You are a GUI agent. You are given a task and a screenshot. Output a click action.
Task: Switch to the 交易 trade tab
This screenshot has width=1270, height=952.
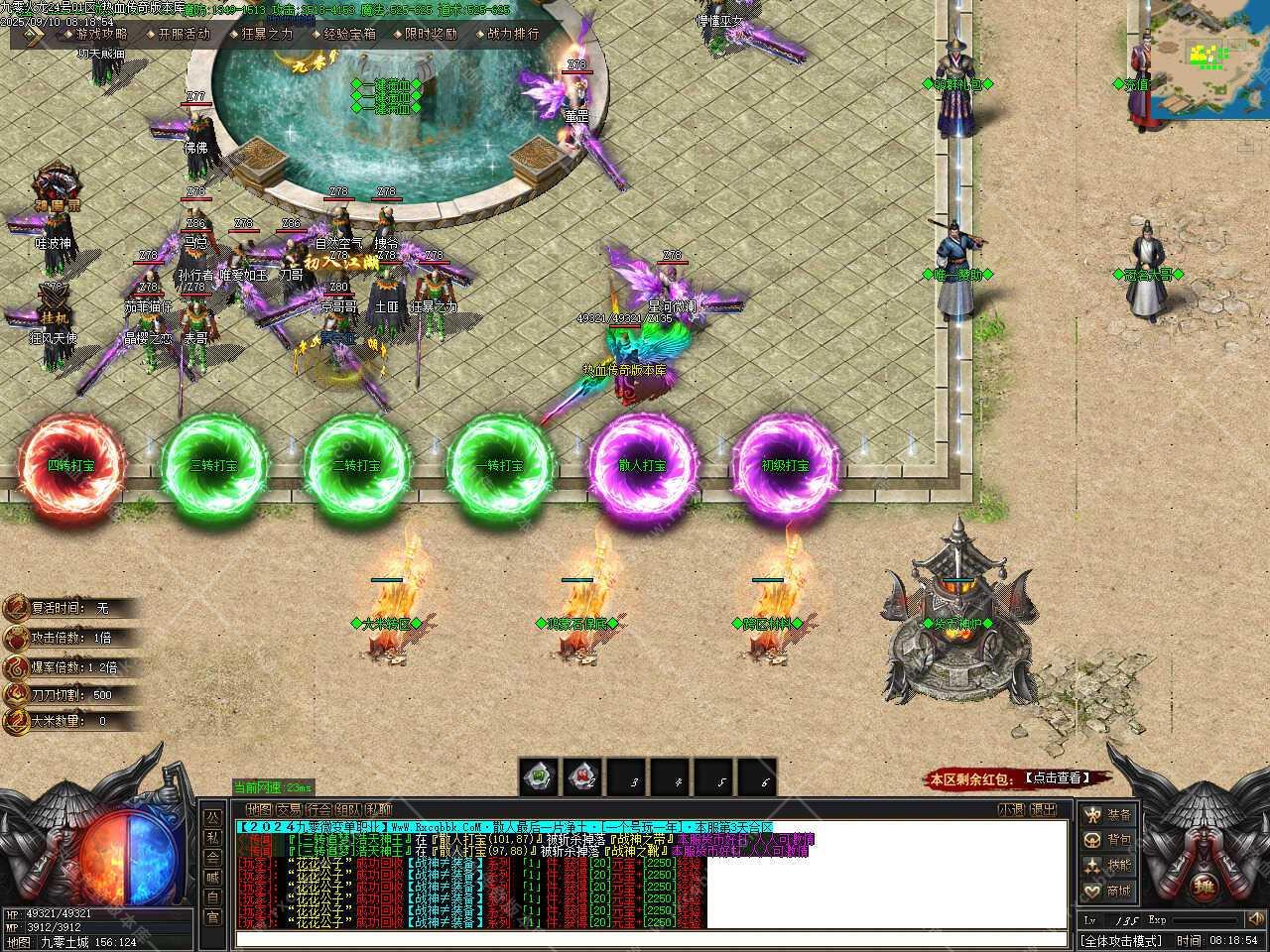tap(289, 809)
